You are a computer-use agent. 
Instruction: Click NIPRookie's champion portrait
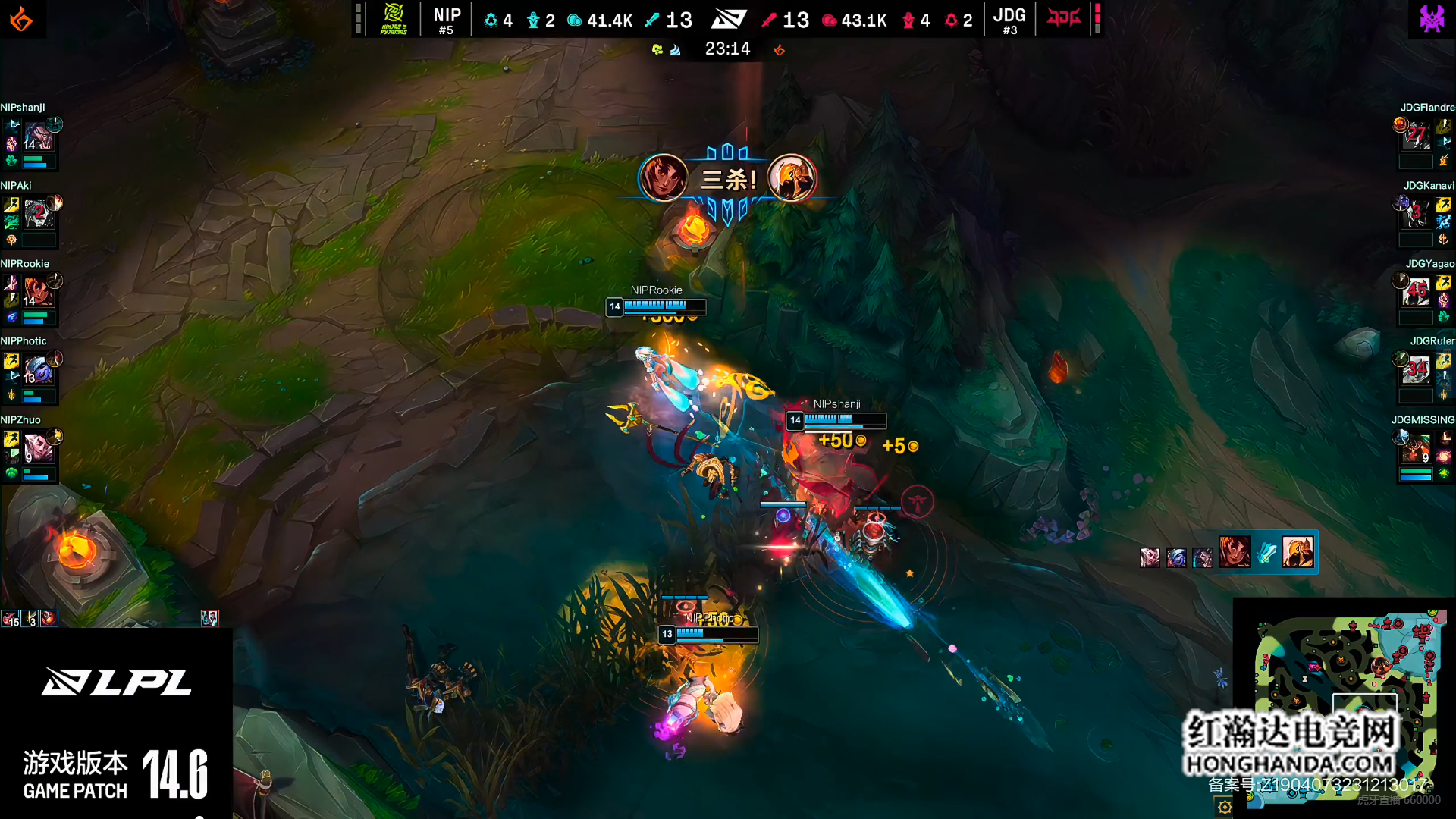[x=38, y=293]
